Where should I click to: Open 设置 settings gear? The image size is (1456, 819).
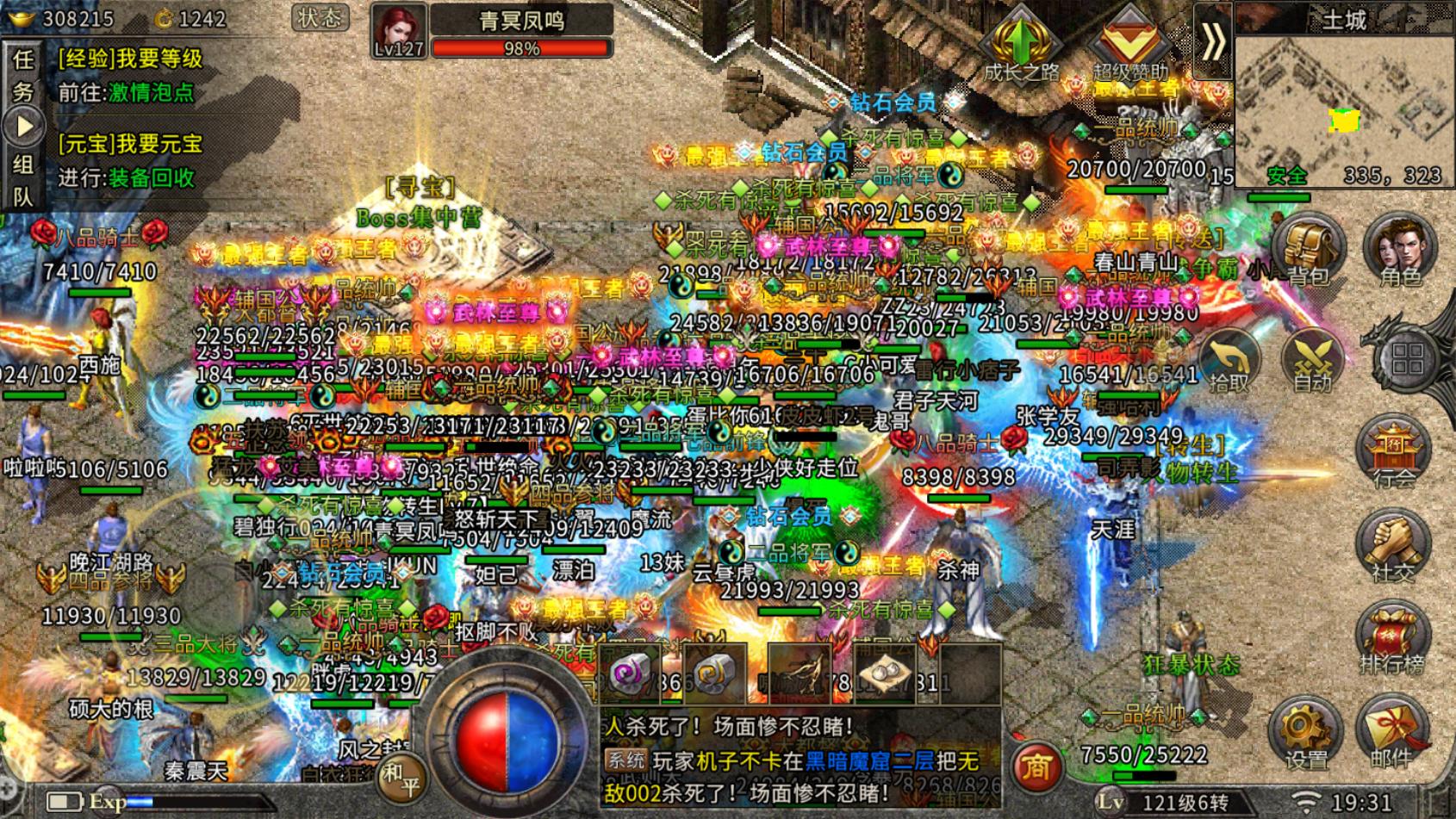pyautogui.click(x=1306, y=733)
